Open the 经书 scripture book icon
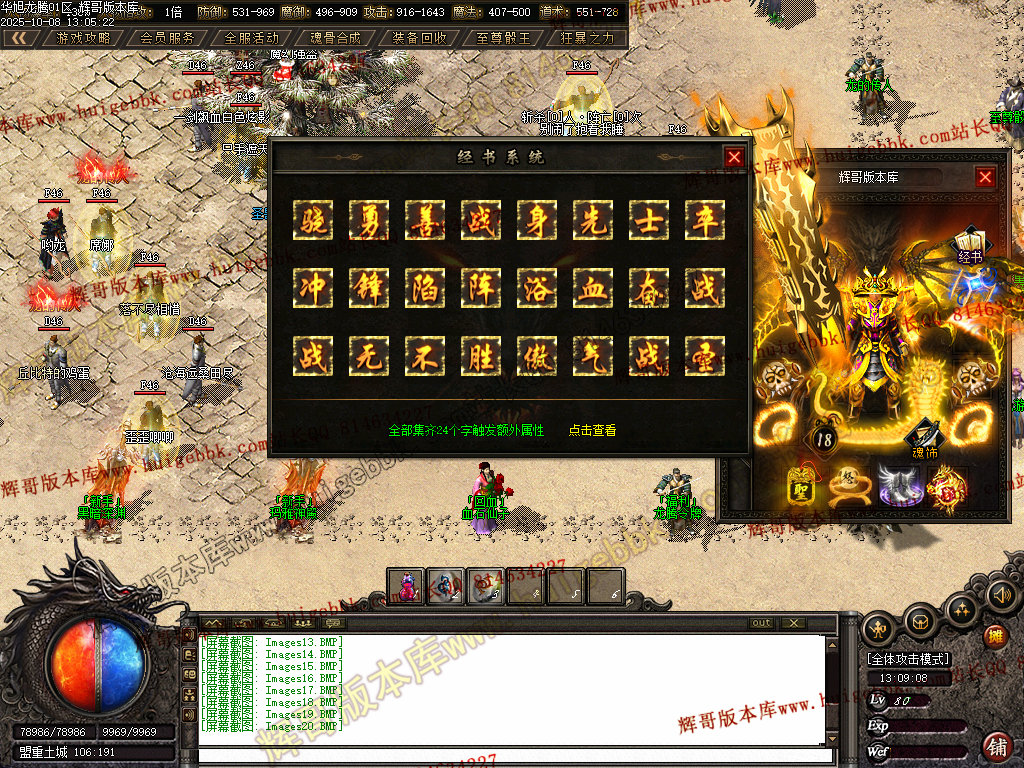The width and height of the screenshot is (1024, 768). click(x=969, y=246)
